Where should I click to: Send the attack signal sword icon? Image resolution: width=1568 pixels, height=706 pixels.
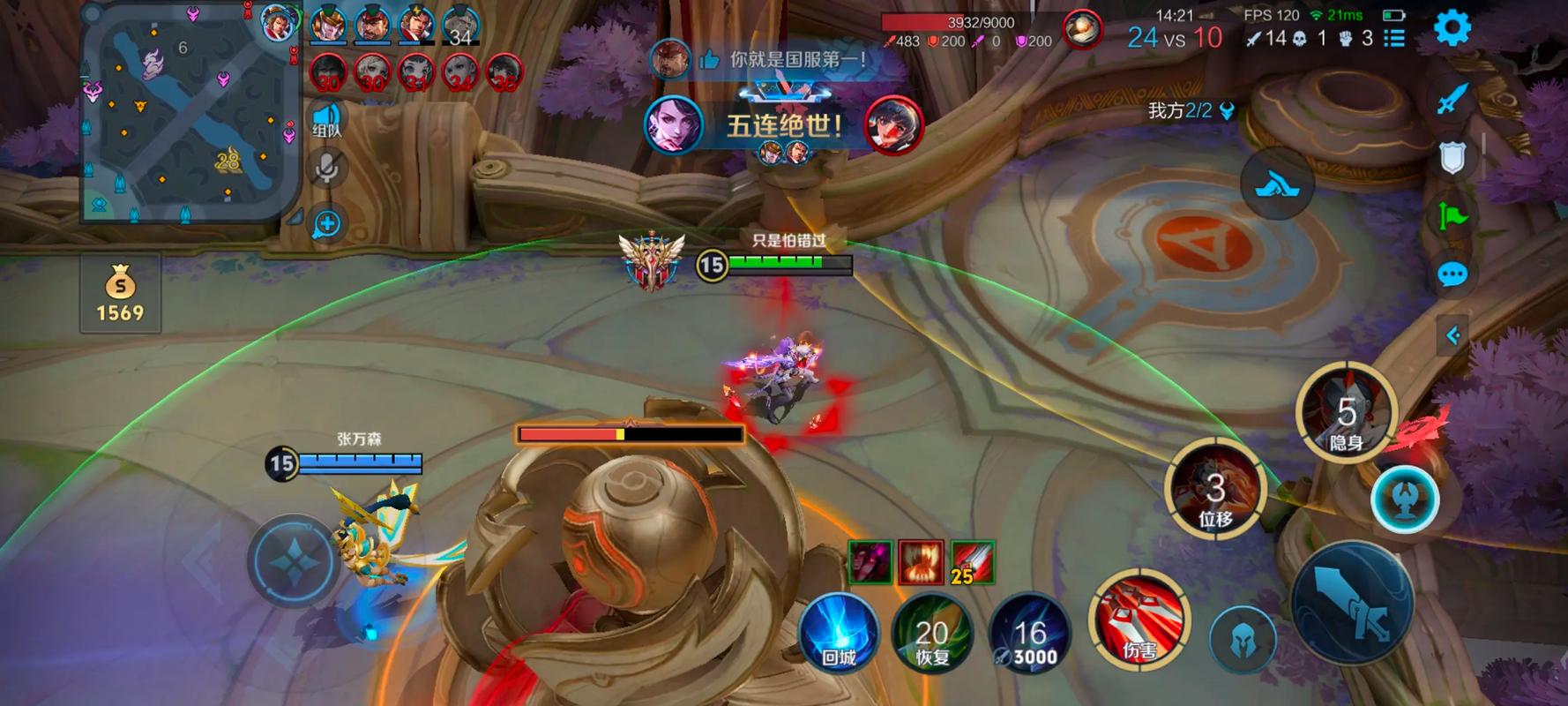(x=1452, y=98)
